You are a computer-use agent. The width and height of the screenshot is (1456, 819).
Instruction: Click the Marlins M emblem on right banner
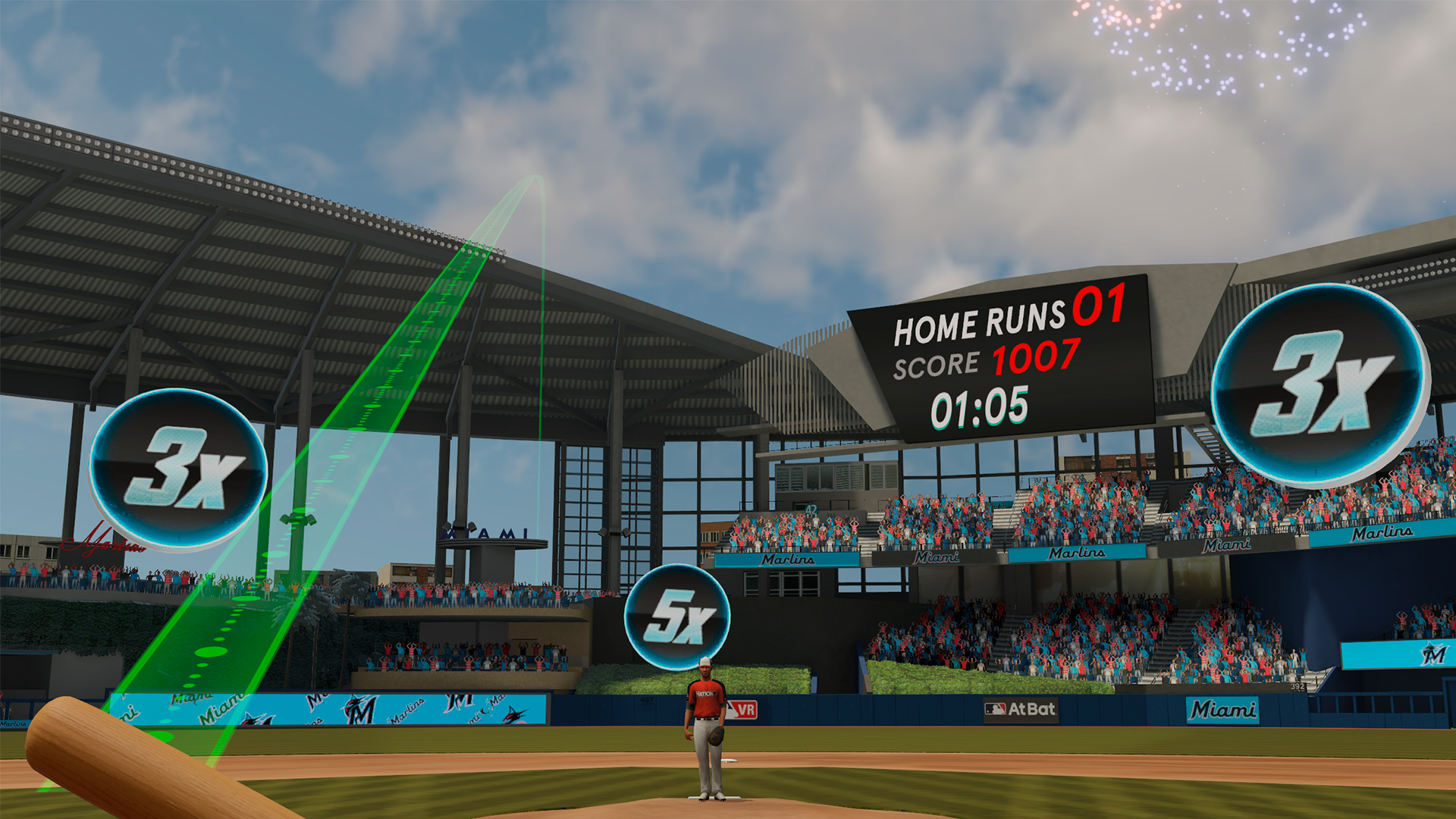[x=1434, y=653]
